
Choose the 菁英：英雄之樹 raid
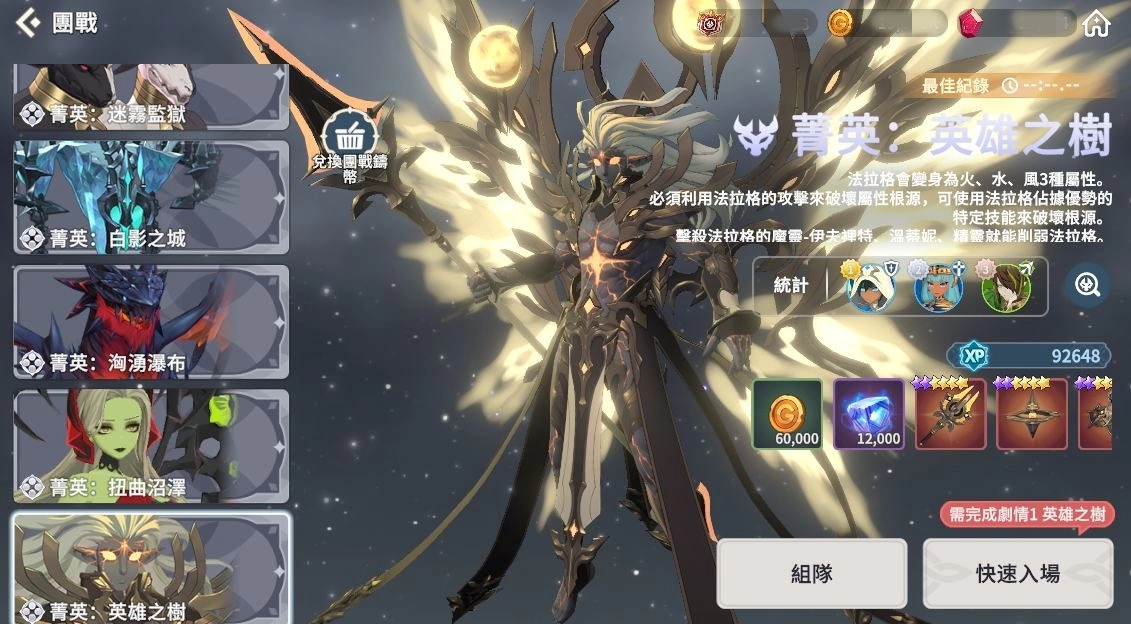click(x=150, y=568)
